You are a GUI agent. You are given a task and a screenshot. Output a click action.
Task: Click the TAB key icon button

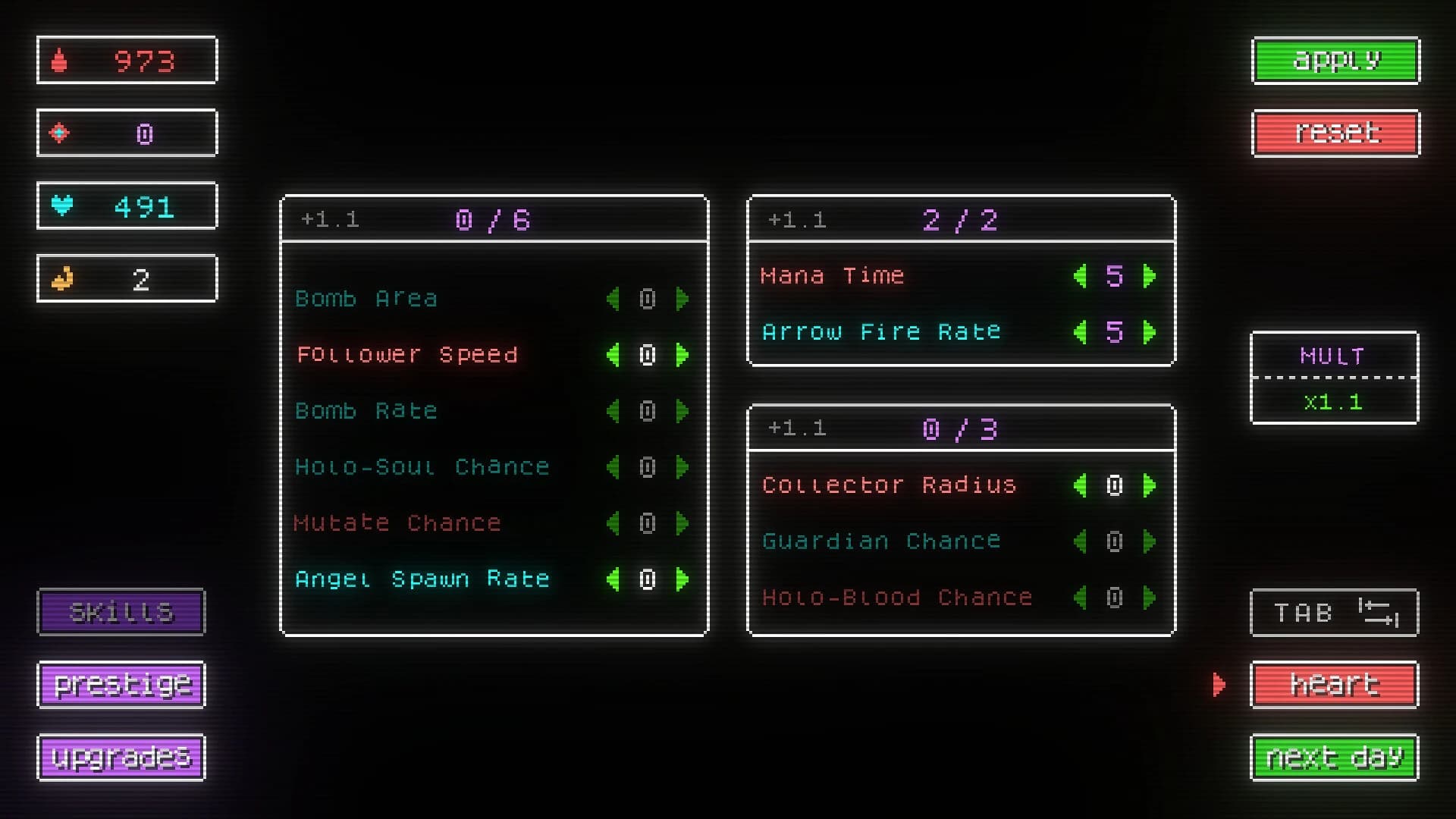pos(1333,612)
